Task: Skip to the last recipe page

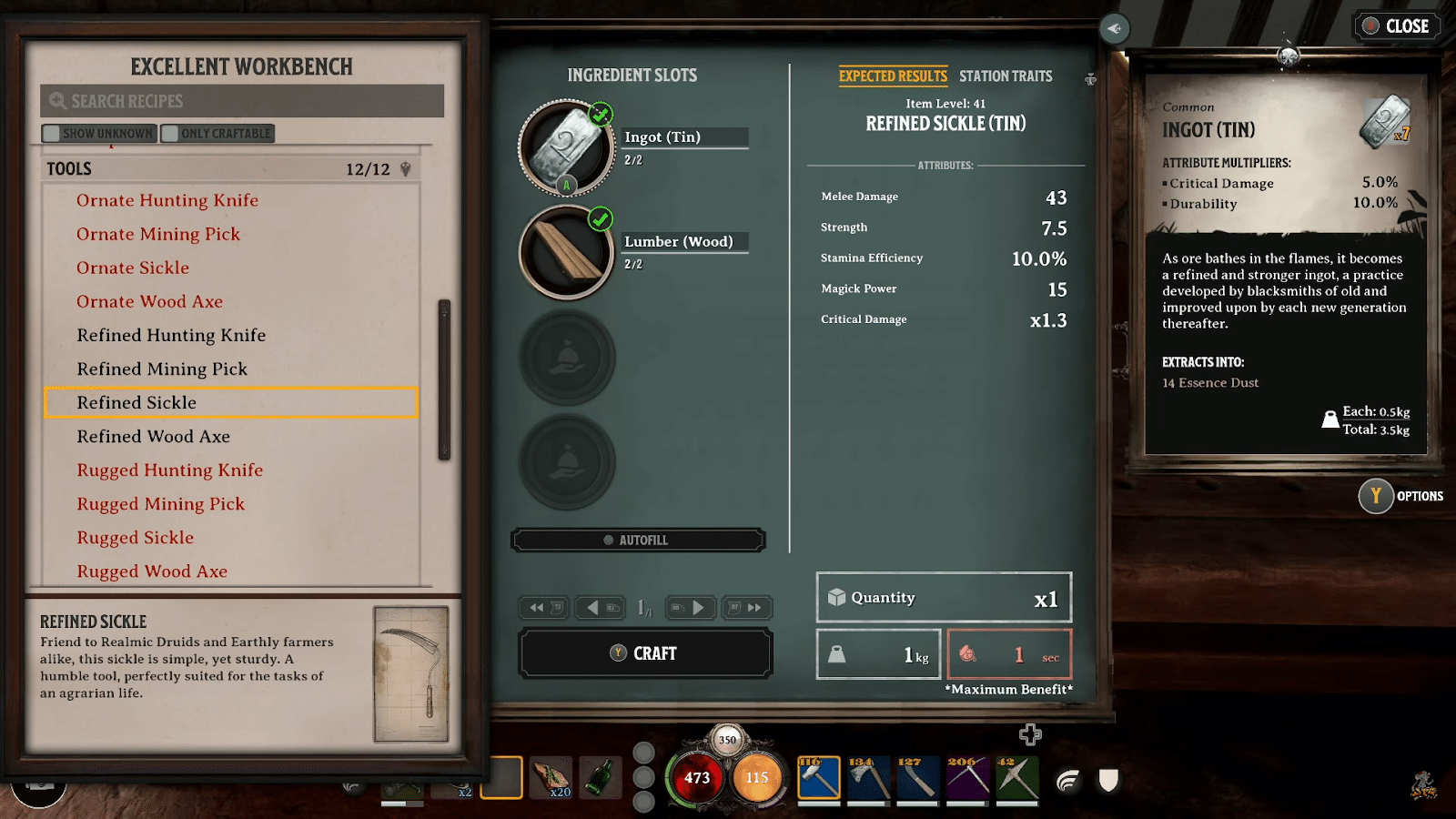Action: click(x=747, y=608)
